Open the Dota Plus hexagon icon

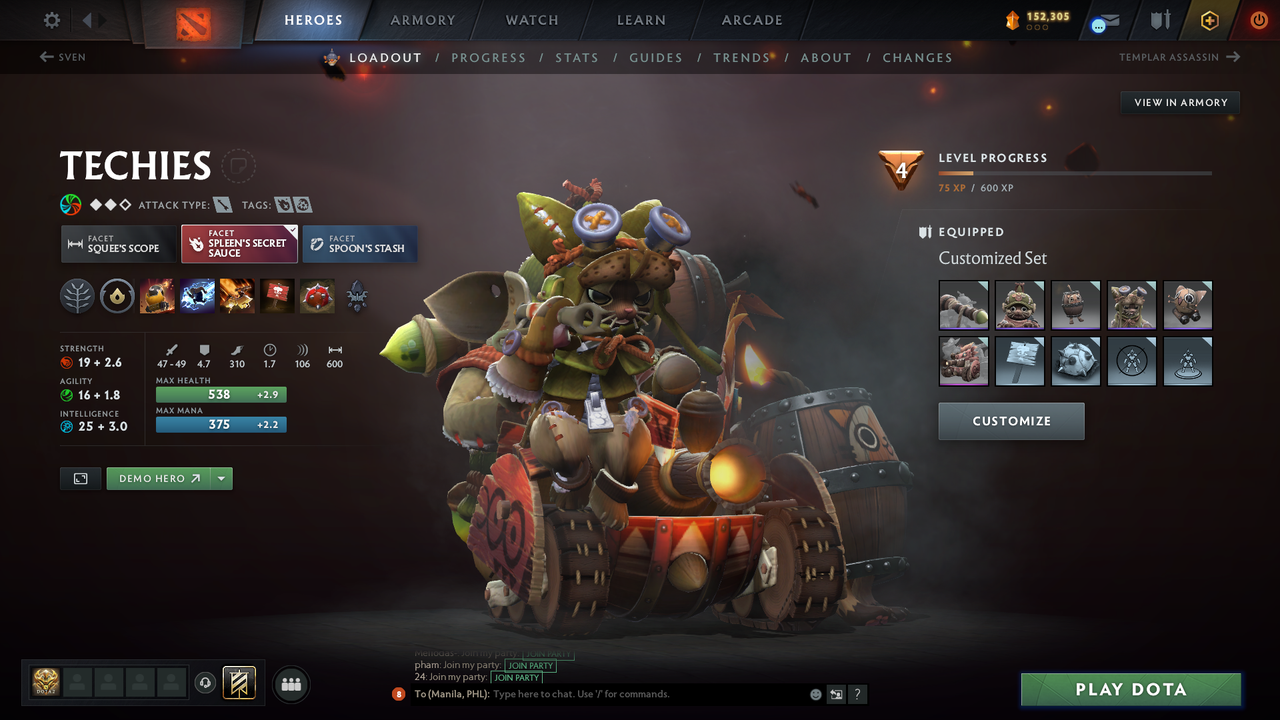click(x=1209, y=20)
